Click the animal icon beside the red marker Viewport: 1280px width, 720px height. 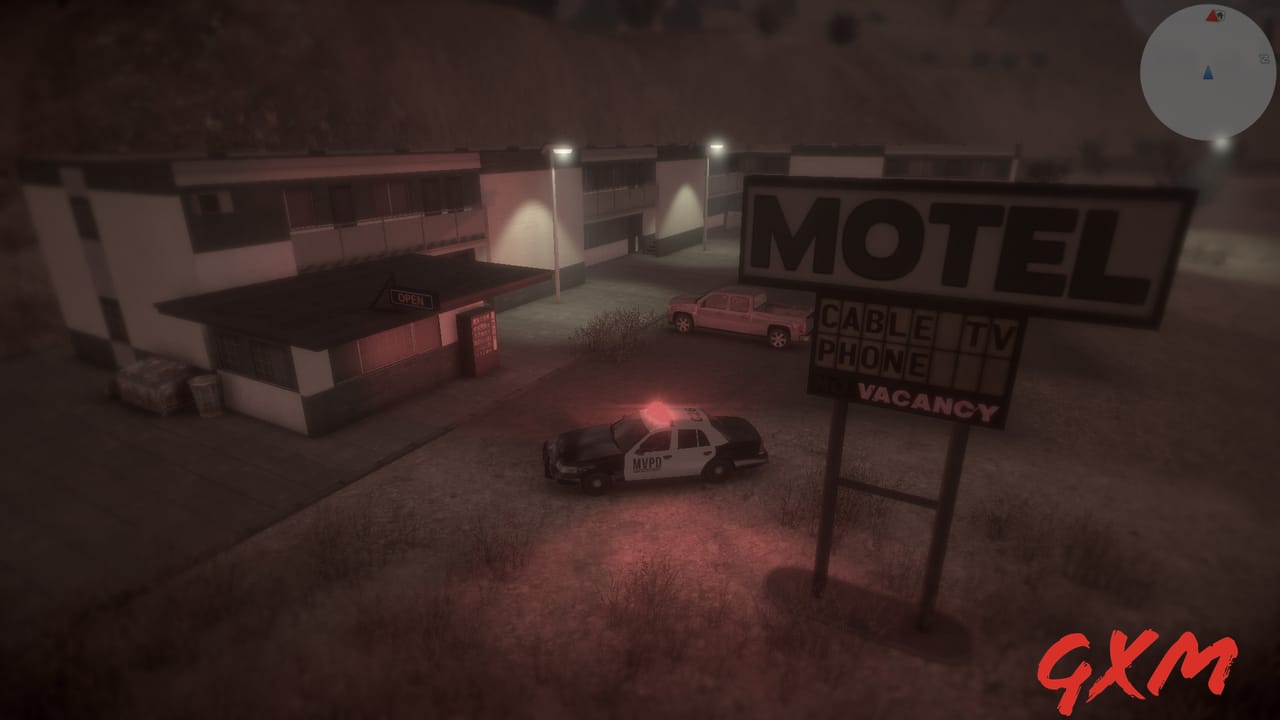click(1221, 15)
